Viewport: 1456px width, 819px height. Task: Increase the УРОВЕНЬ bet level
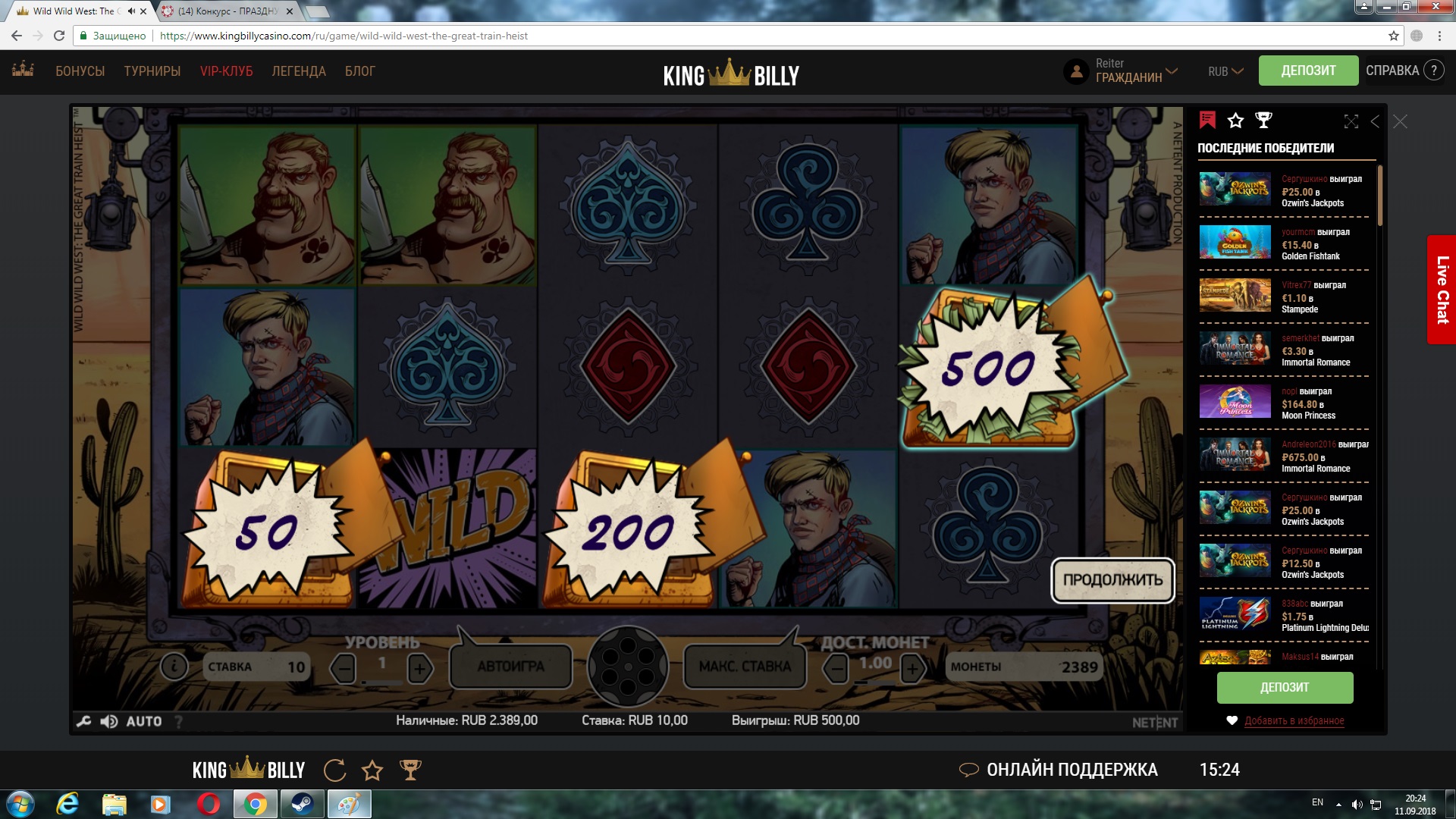click(x=419, y=668)
